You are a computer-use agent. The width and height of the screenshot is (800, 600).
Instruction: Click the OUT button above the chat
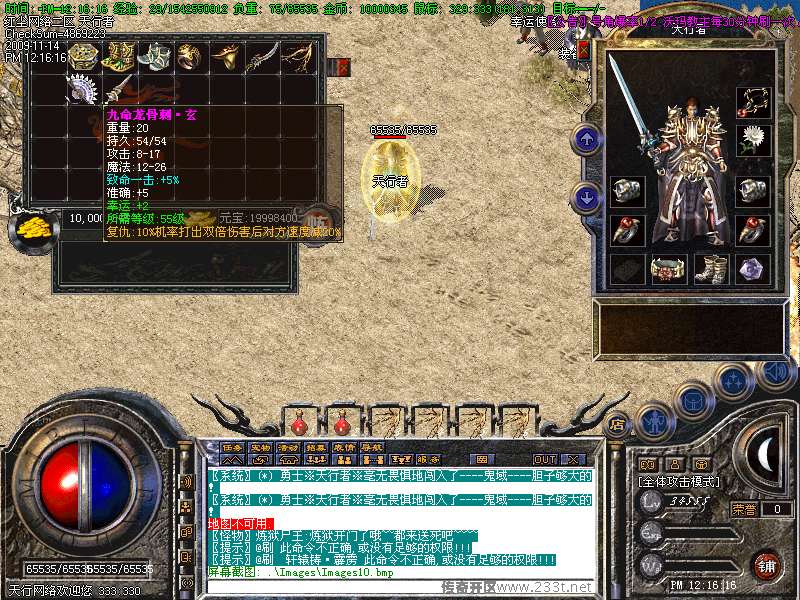pyautogui.click(x=544, y=459)
